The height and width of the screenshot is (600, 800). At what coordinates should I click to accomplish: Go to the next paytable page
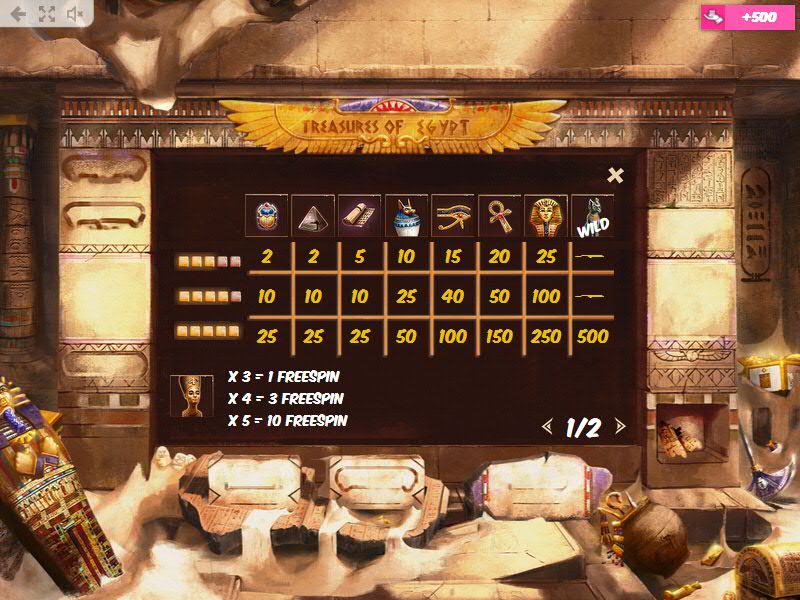click(620, 427)
